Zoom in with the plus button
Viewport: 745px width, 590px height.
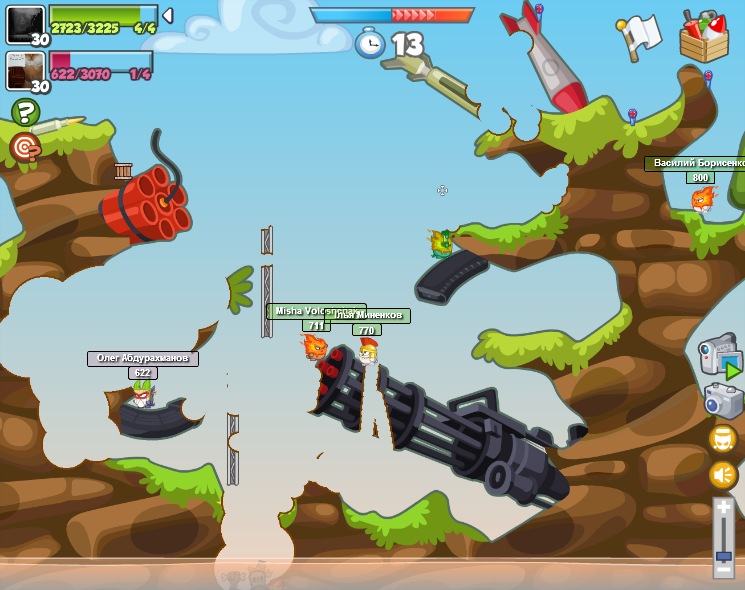[x=723, y=508]
